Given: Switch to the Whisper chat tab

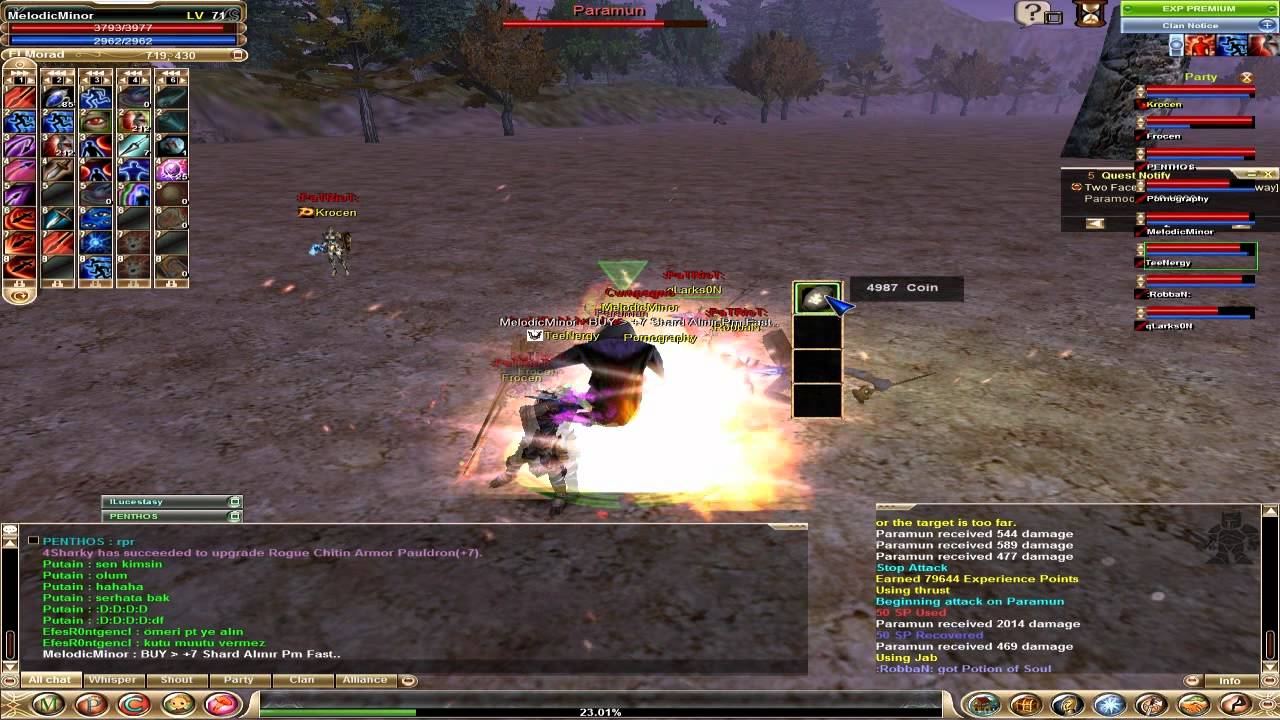Looking at the screenshot, I should click(x=112, y=680).
